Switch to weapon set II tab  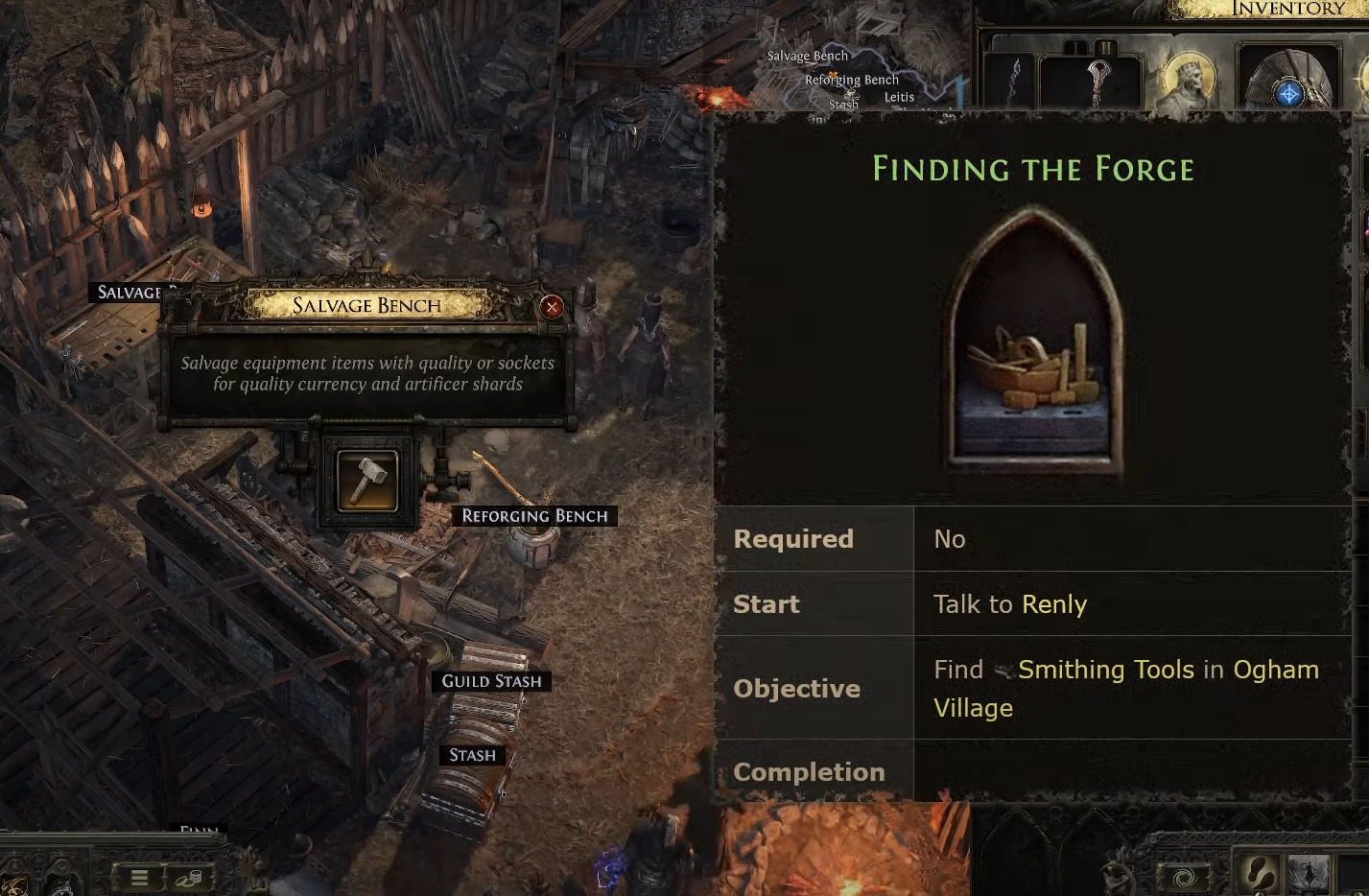[1105, 47]
